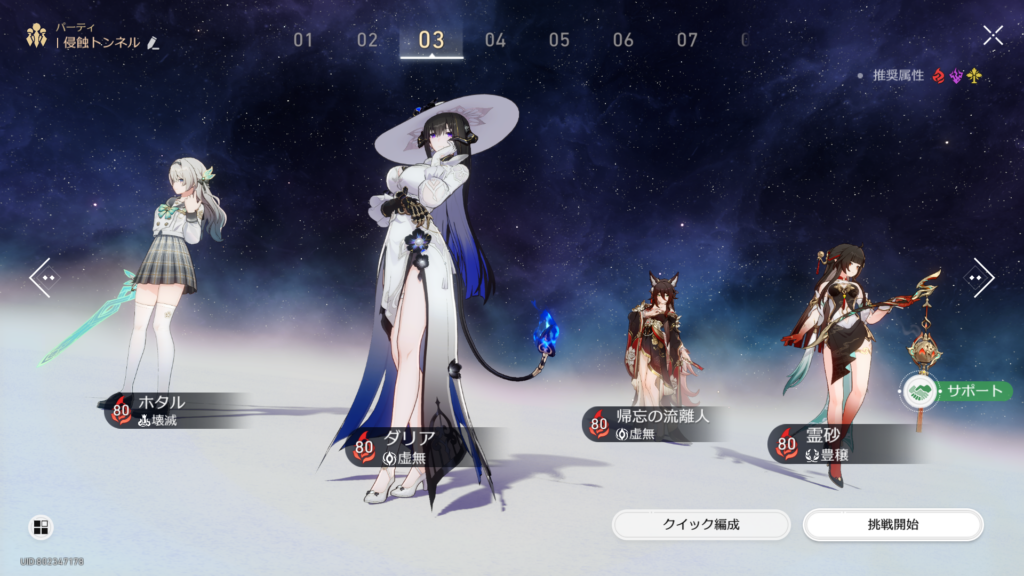Viewport: 1024px width, 576px height.
Task: Edit the party name 侵蝕トンネル
Action: pos(153,43)
